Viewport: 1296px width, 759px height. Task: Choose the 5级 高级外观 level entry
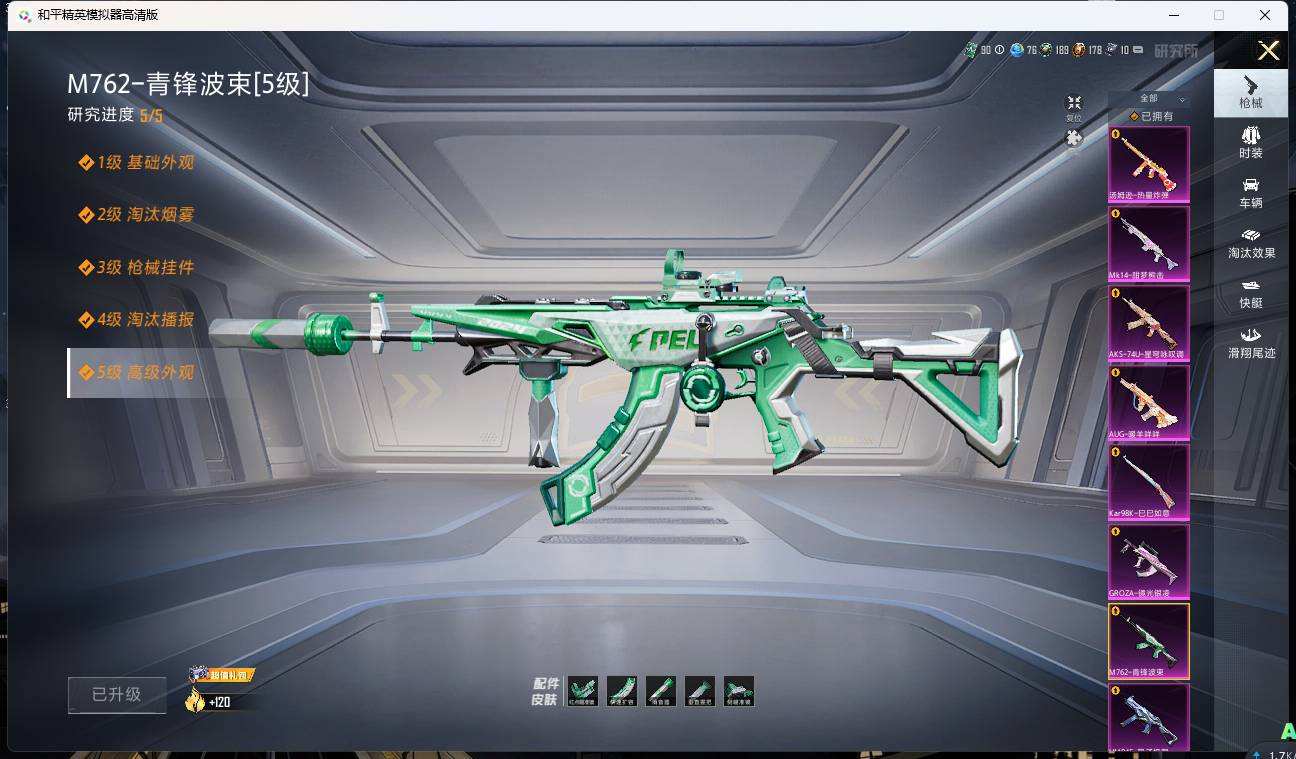pos(137,373)
